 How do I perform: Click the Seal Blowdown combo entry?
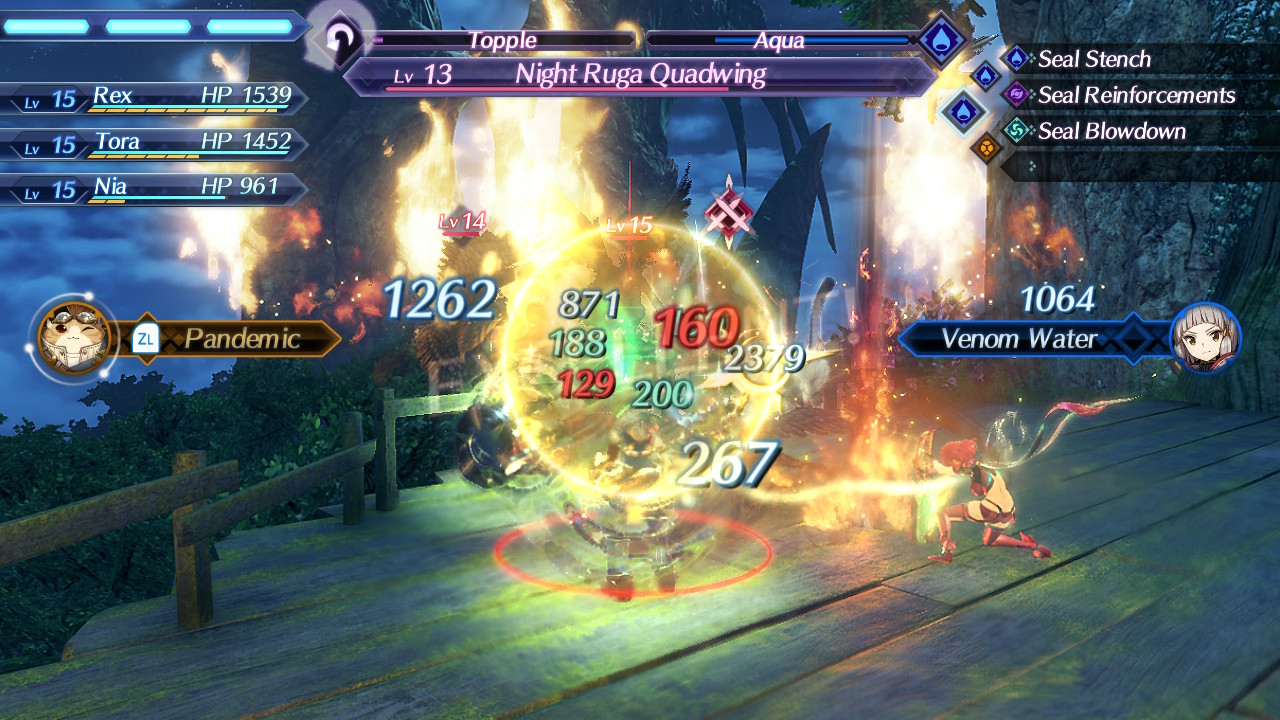[x=1110, y=131]
